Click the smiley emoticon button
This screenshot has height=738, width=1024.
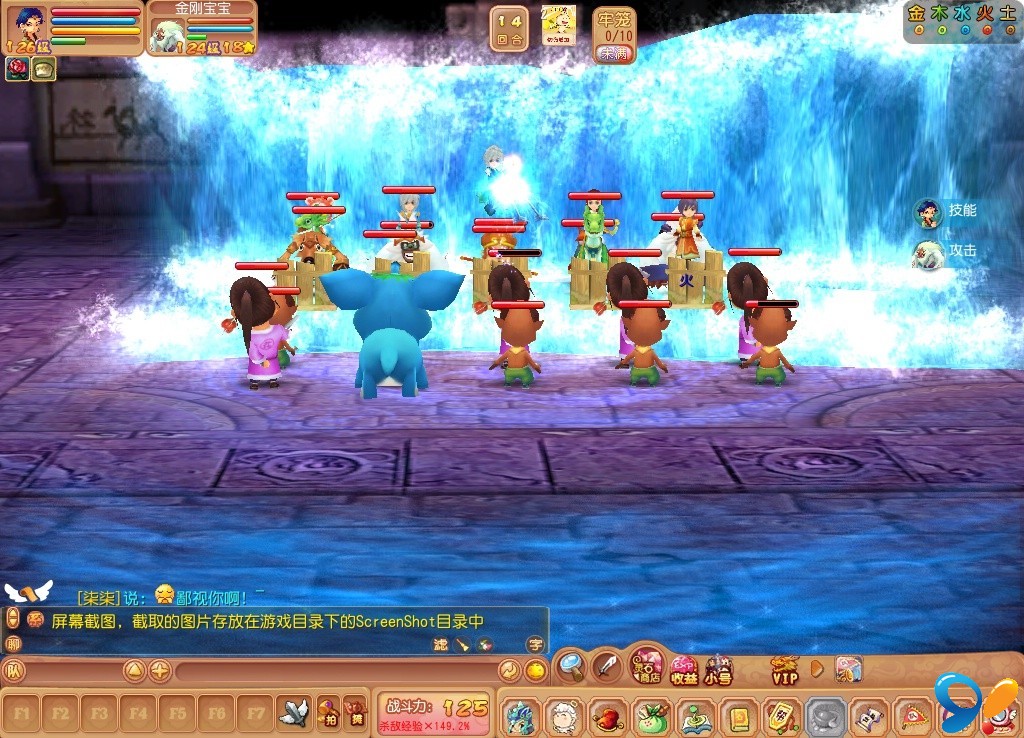pos(536,670)
